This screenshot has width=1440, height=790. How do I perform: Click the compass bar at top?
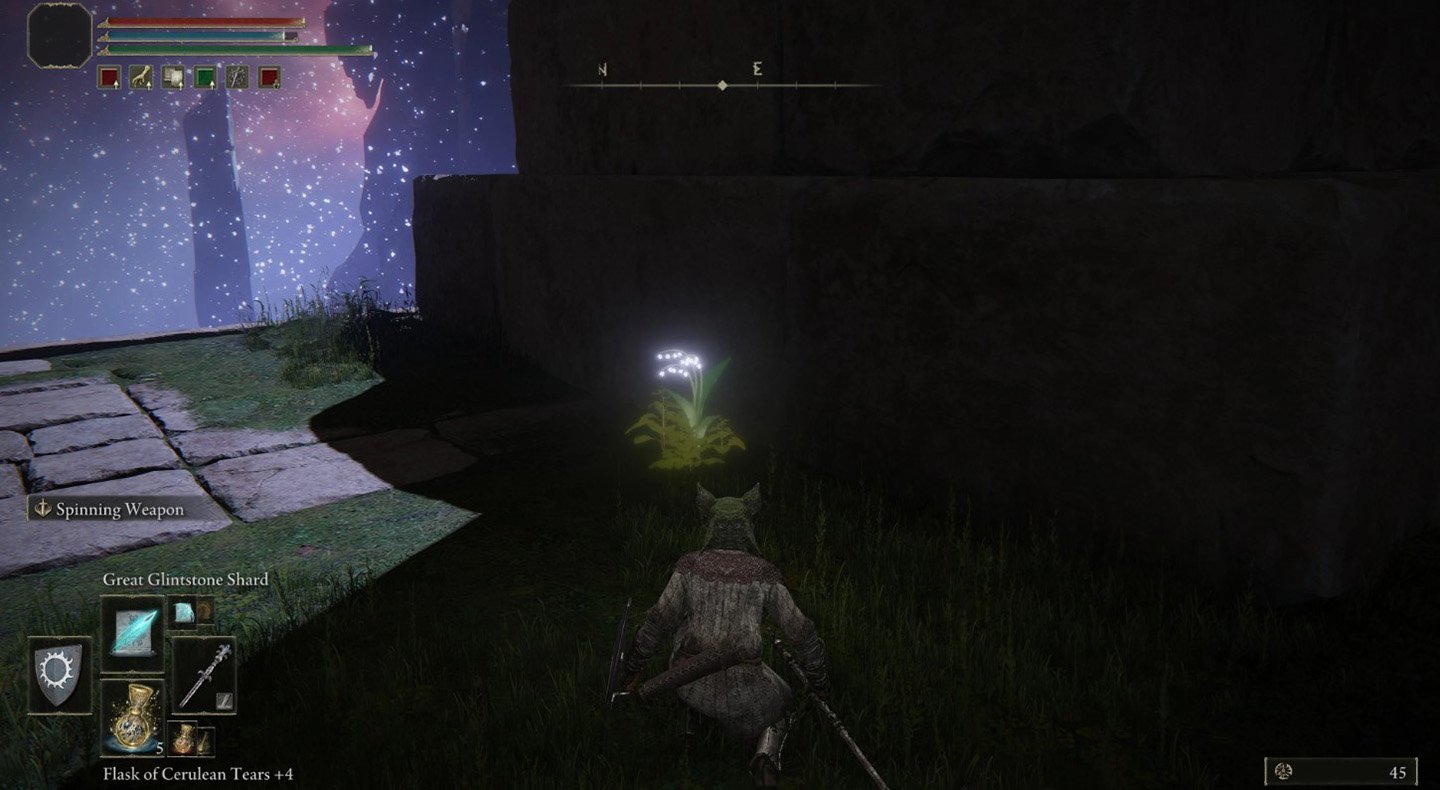(x=722, y=85)
